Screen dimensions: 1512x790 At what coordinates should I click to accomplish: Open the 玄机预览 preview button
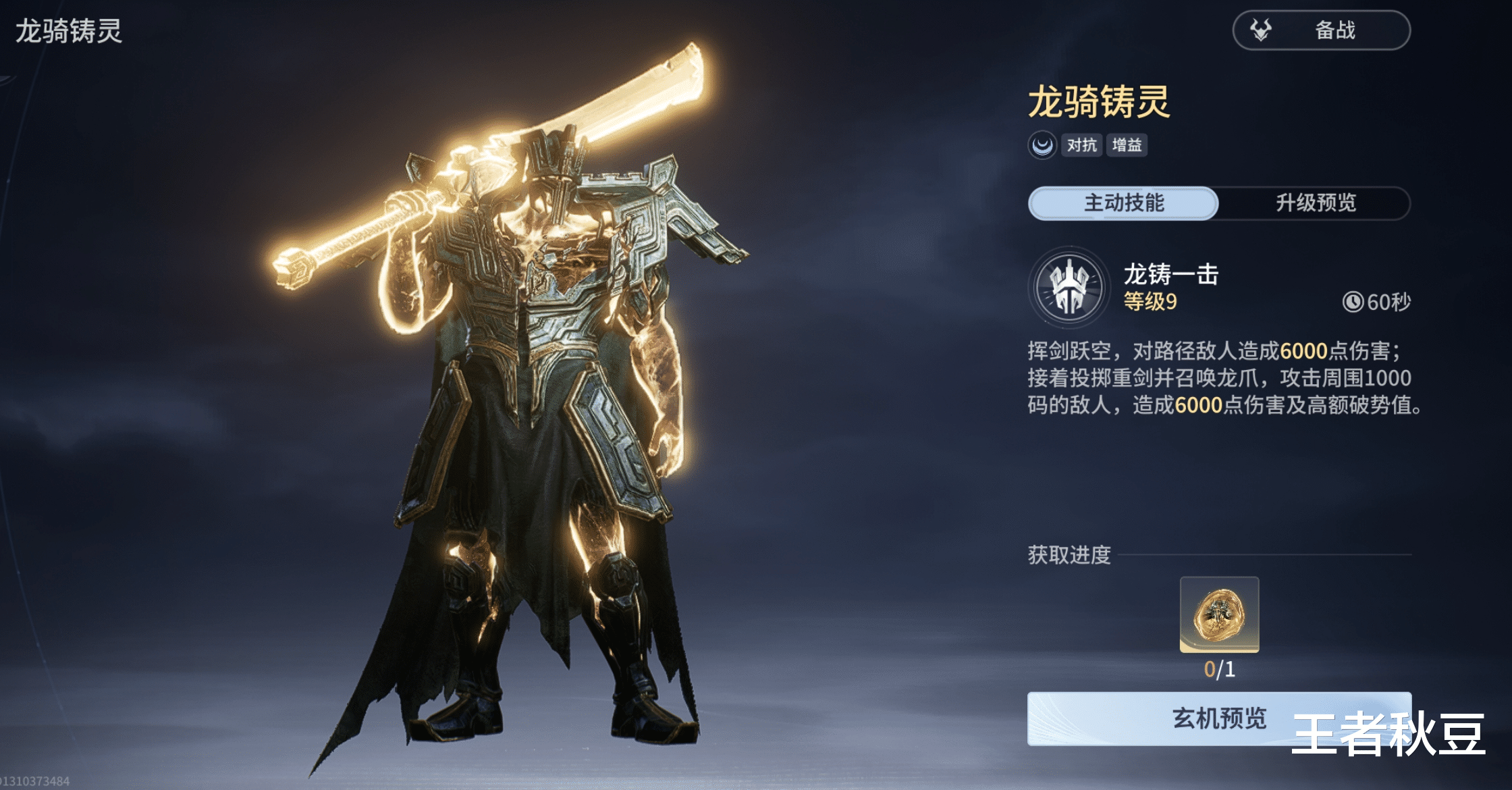click(1218, 718)
